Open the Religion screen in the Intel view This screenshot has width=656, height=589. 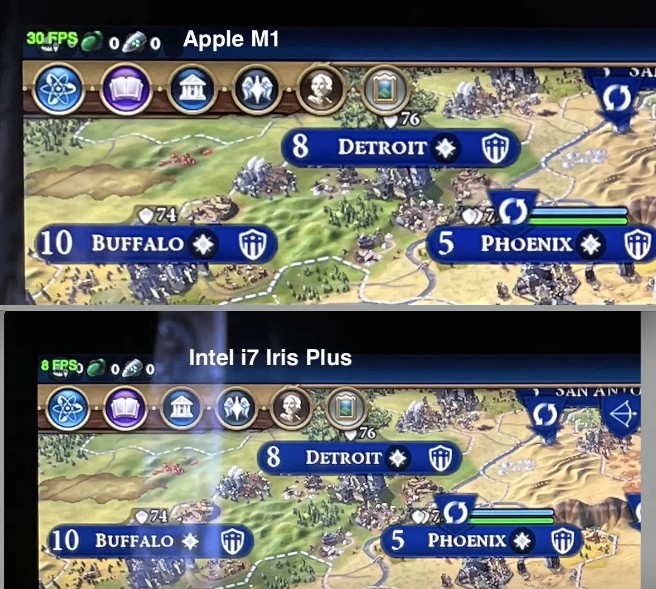tap(236, 410)
